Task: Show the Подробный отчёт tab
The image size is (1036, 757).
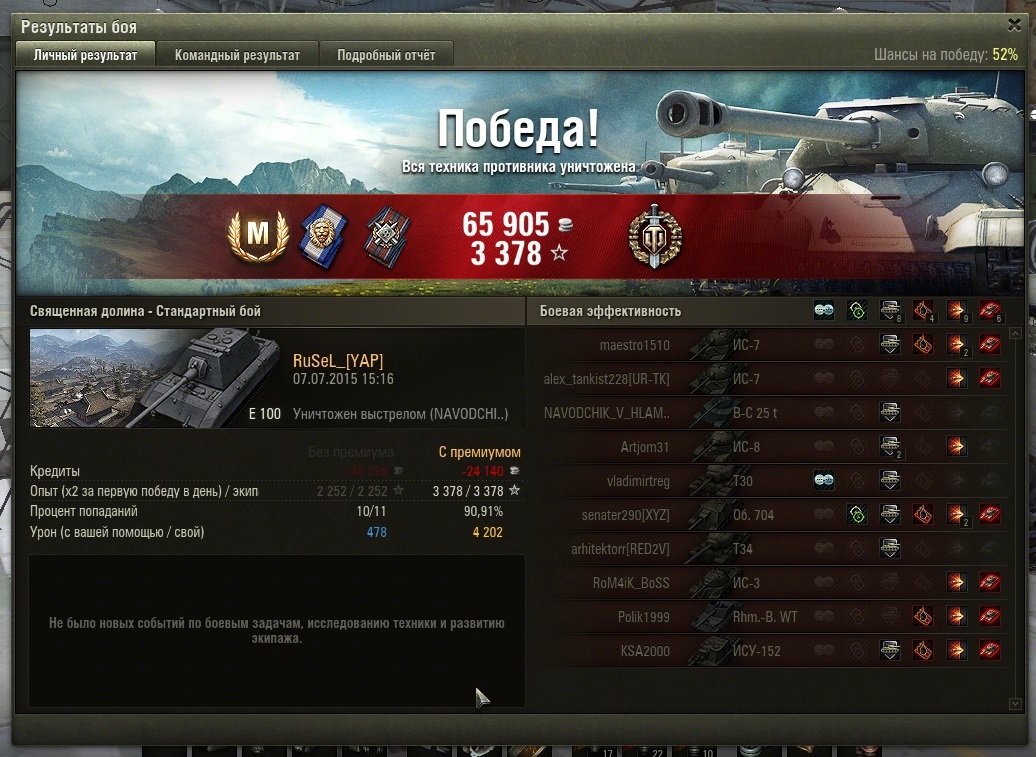Action: click(x=386, y=55)
